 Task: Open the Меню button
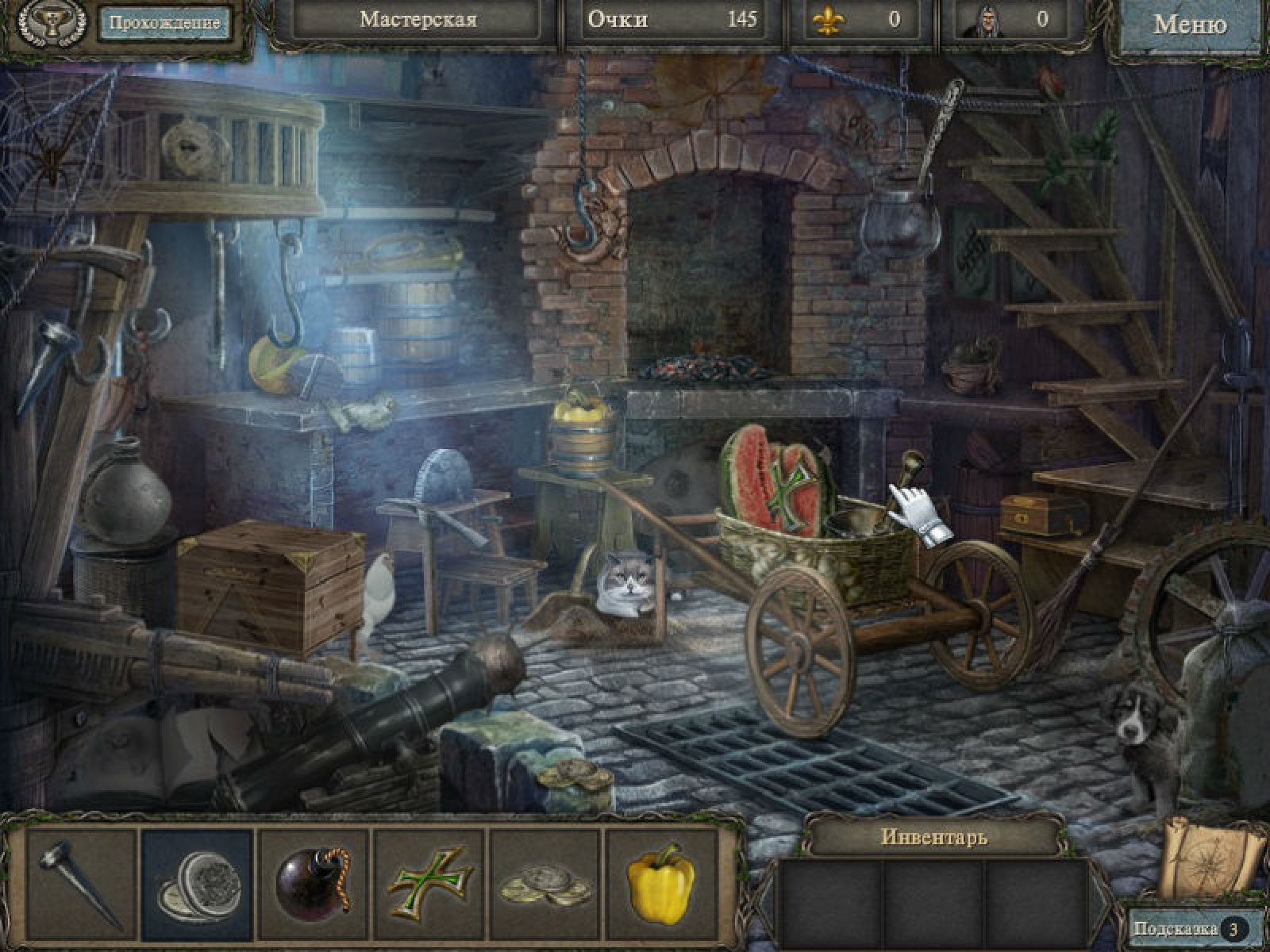click(1189, 25)
